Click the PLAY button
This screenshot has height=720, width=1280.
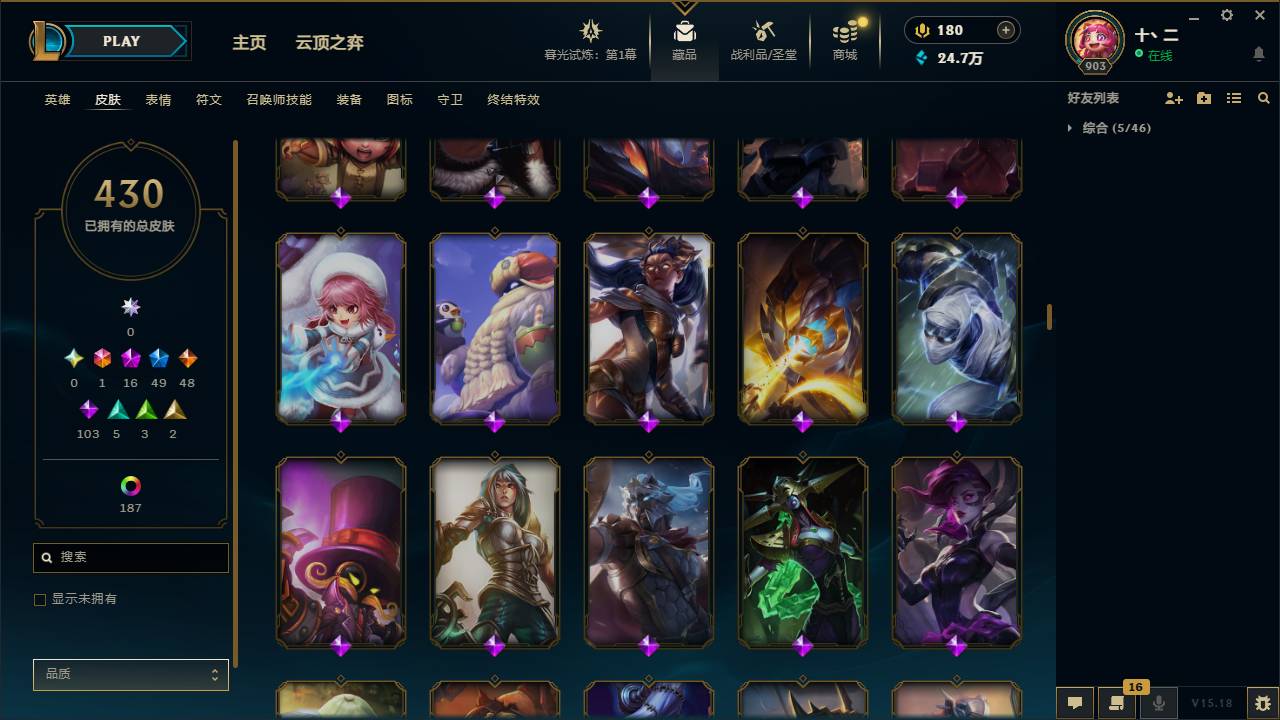(x=121, y=41)
